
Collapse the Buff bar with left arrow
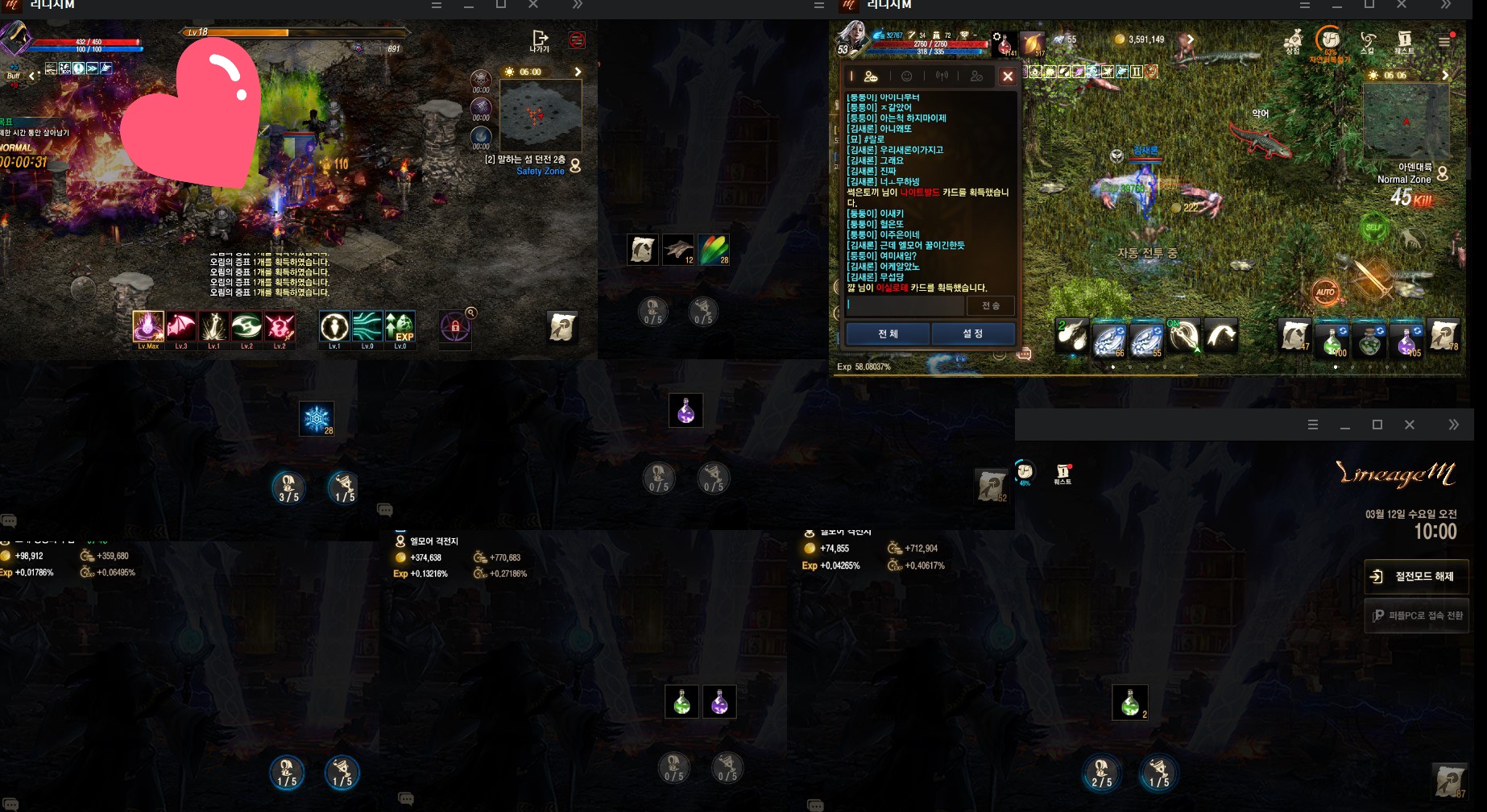pyautogui.click(x=31, y=77)
